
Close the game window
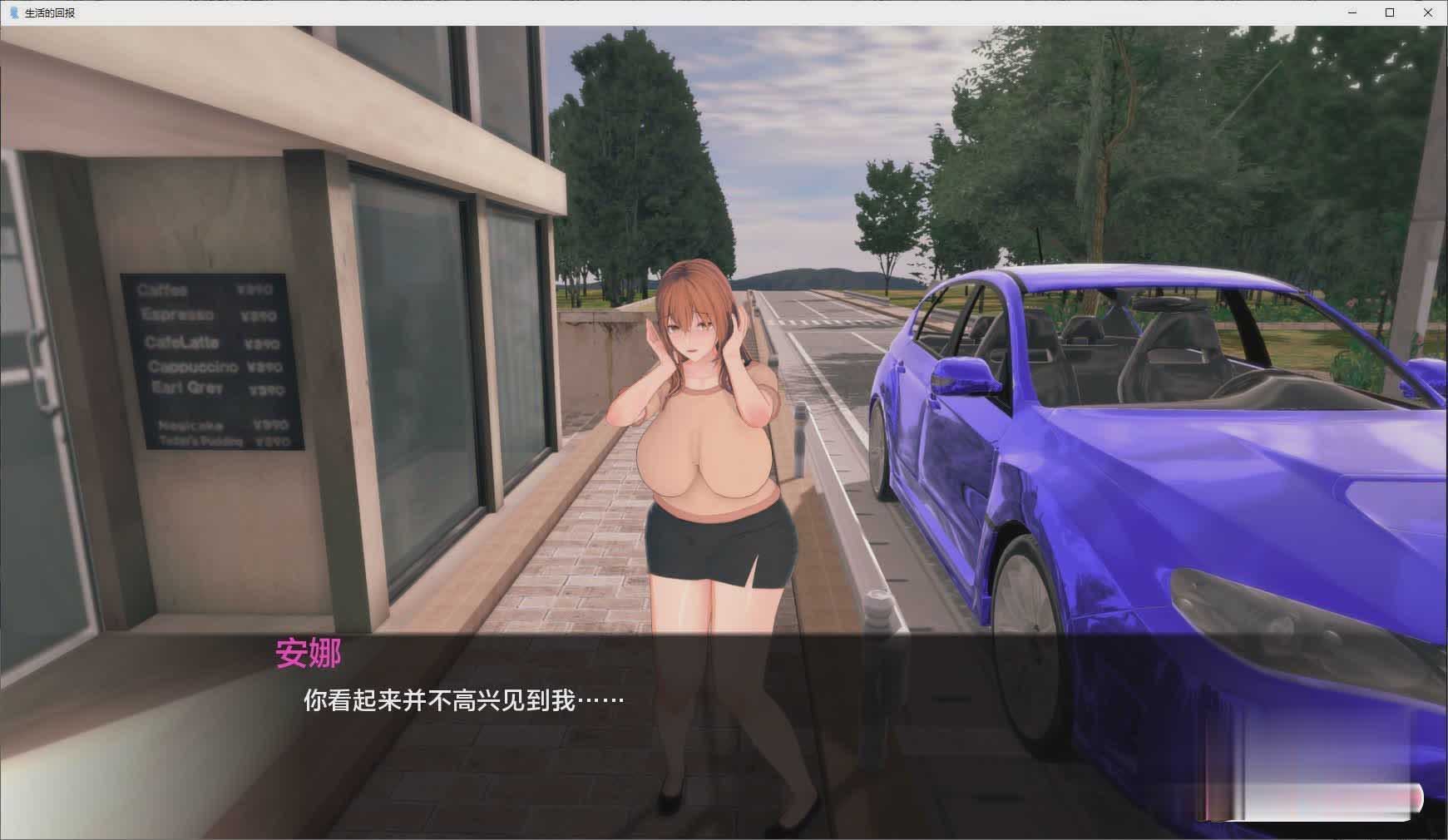(1427, 12)
